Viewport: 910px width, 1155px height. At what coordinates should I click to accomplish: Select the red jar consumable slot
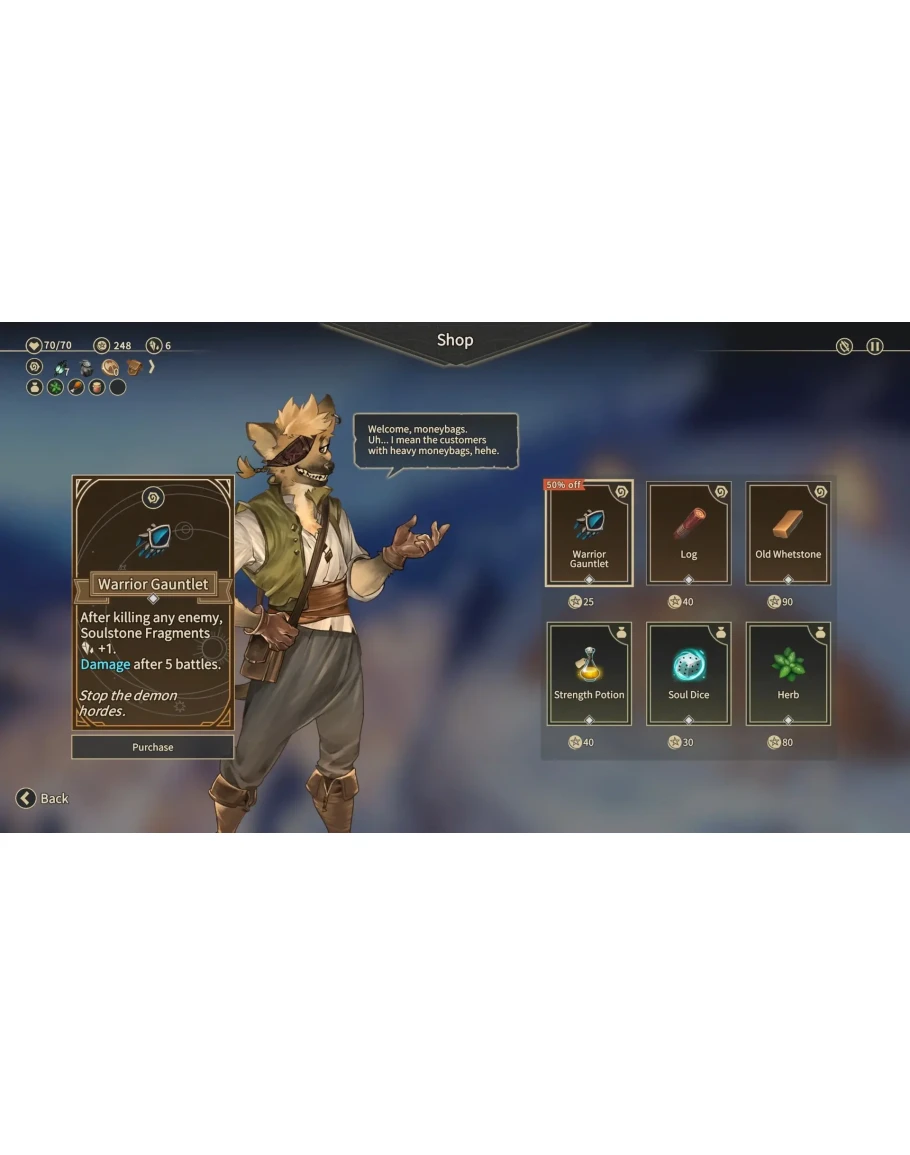click(97, 387)
